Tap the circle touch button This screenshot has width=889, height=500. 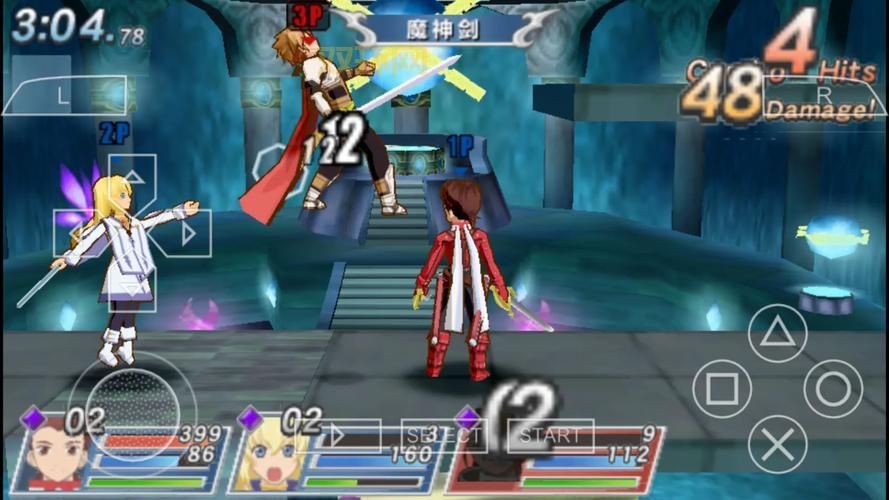(x=833, y=388)
